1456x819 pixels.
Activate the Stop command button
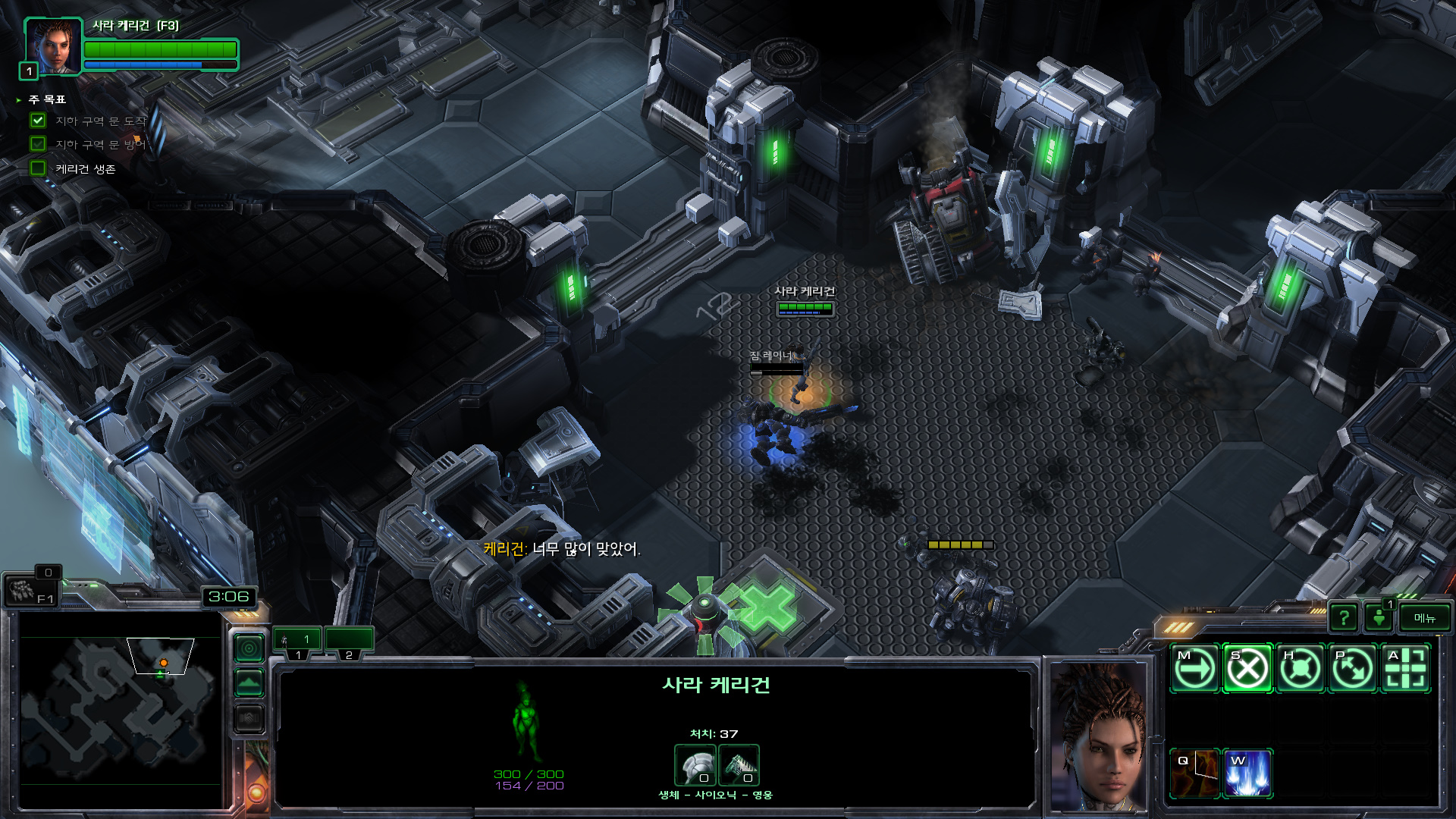pyautogui.click(x=1247, y=669)
